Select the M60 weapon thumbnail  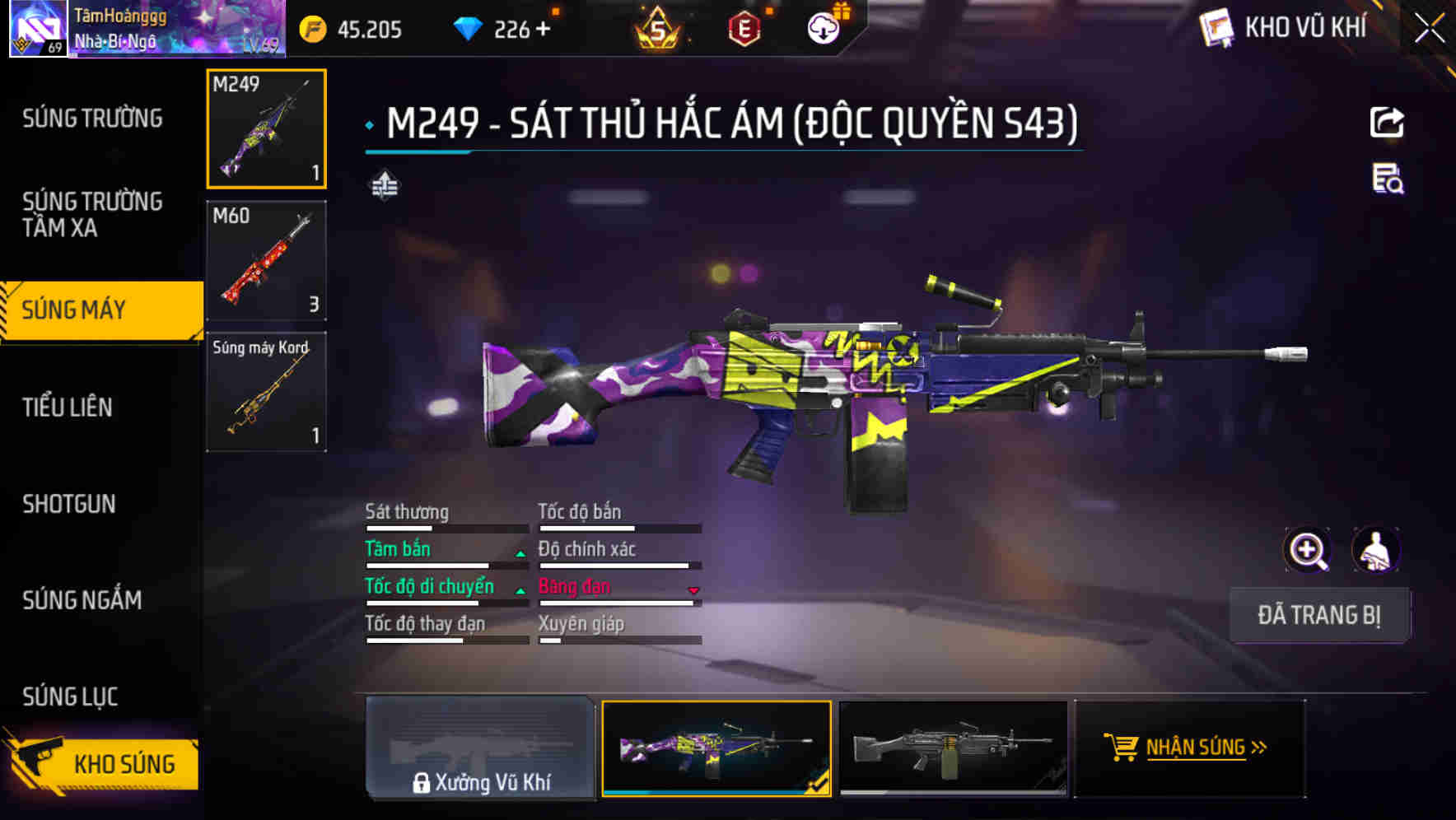click(x=265, y=260)
